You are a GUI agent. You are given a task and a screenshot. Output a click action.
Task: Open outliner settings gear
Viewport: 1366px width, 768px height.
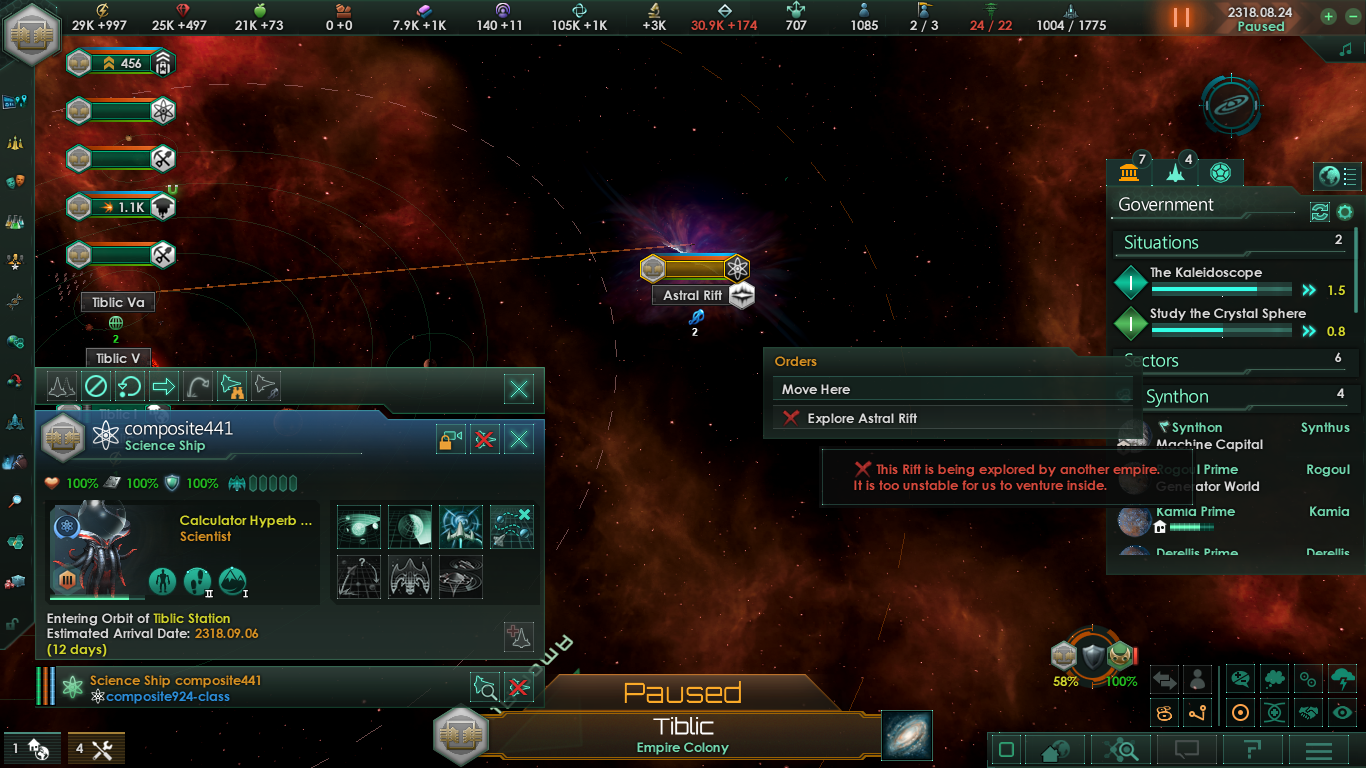coord(1345,212)
